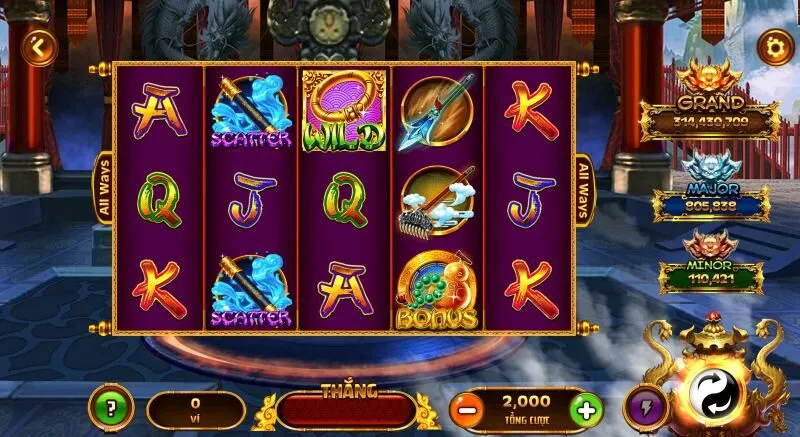Increase total bet with the plus button
Image resolution: width=800 pixels, height=437 pixels.
tap(588, 409)
